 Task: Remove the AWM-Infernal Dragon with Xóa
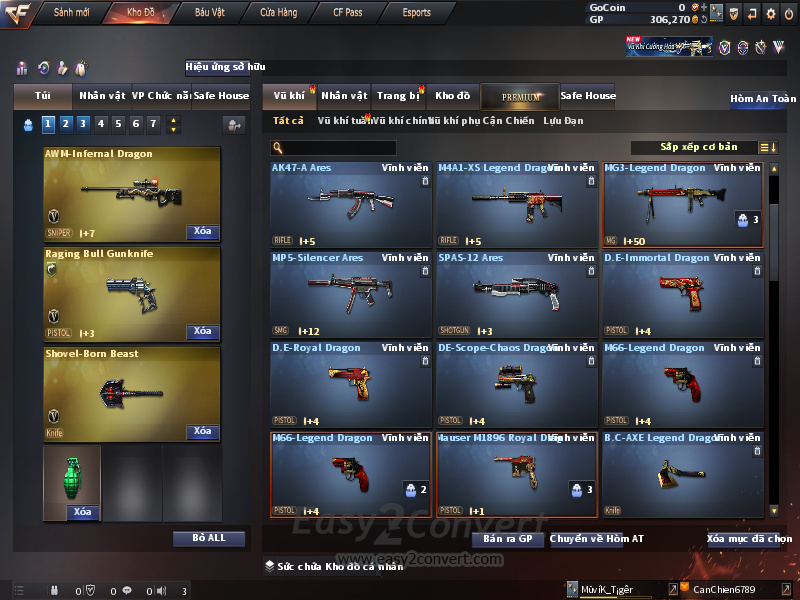click(202, 232)
